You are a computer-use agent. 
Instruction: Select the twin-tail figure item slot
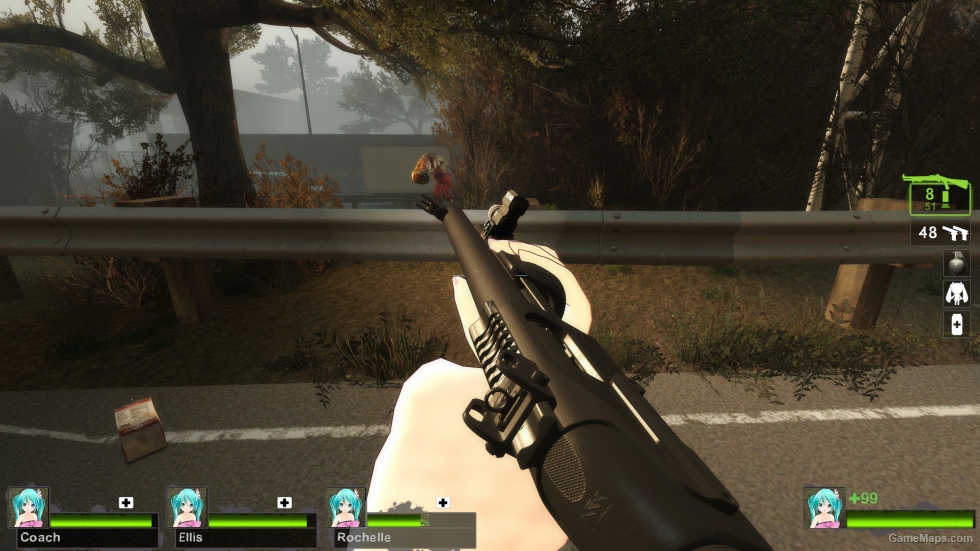coord(956,292)
